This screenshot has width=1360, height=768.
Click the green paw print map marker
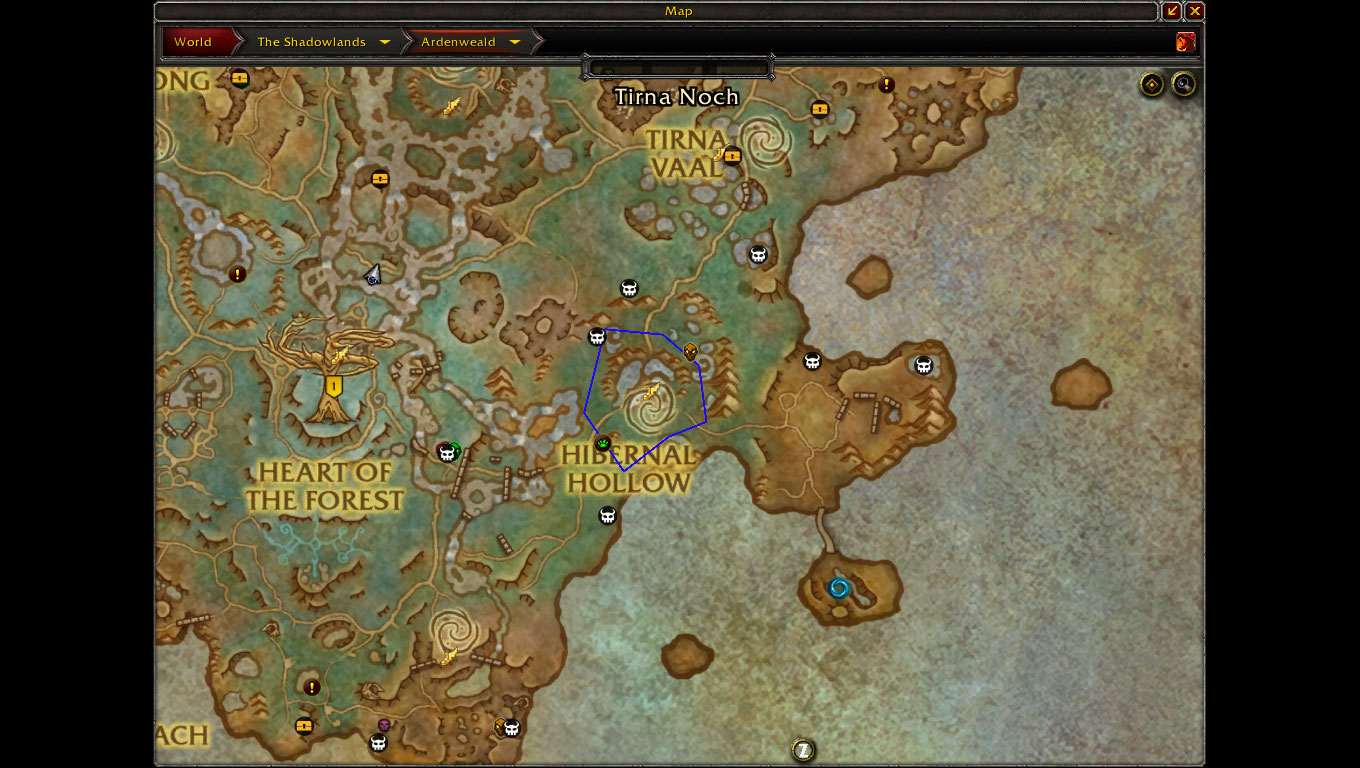click(x=602, y=443)
